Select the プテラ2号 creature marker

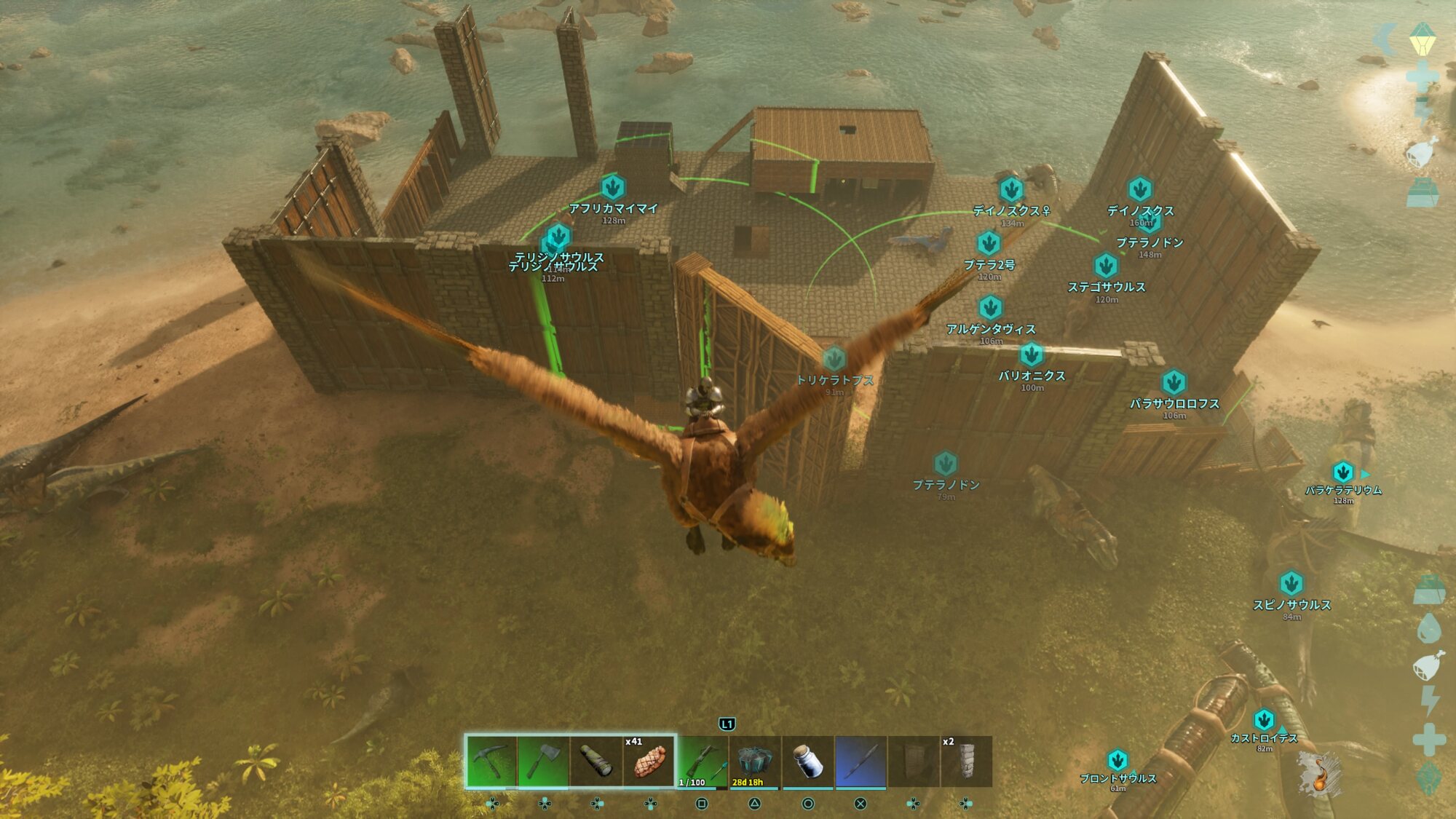coord(989,243)
